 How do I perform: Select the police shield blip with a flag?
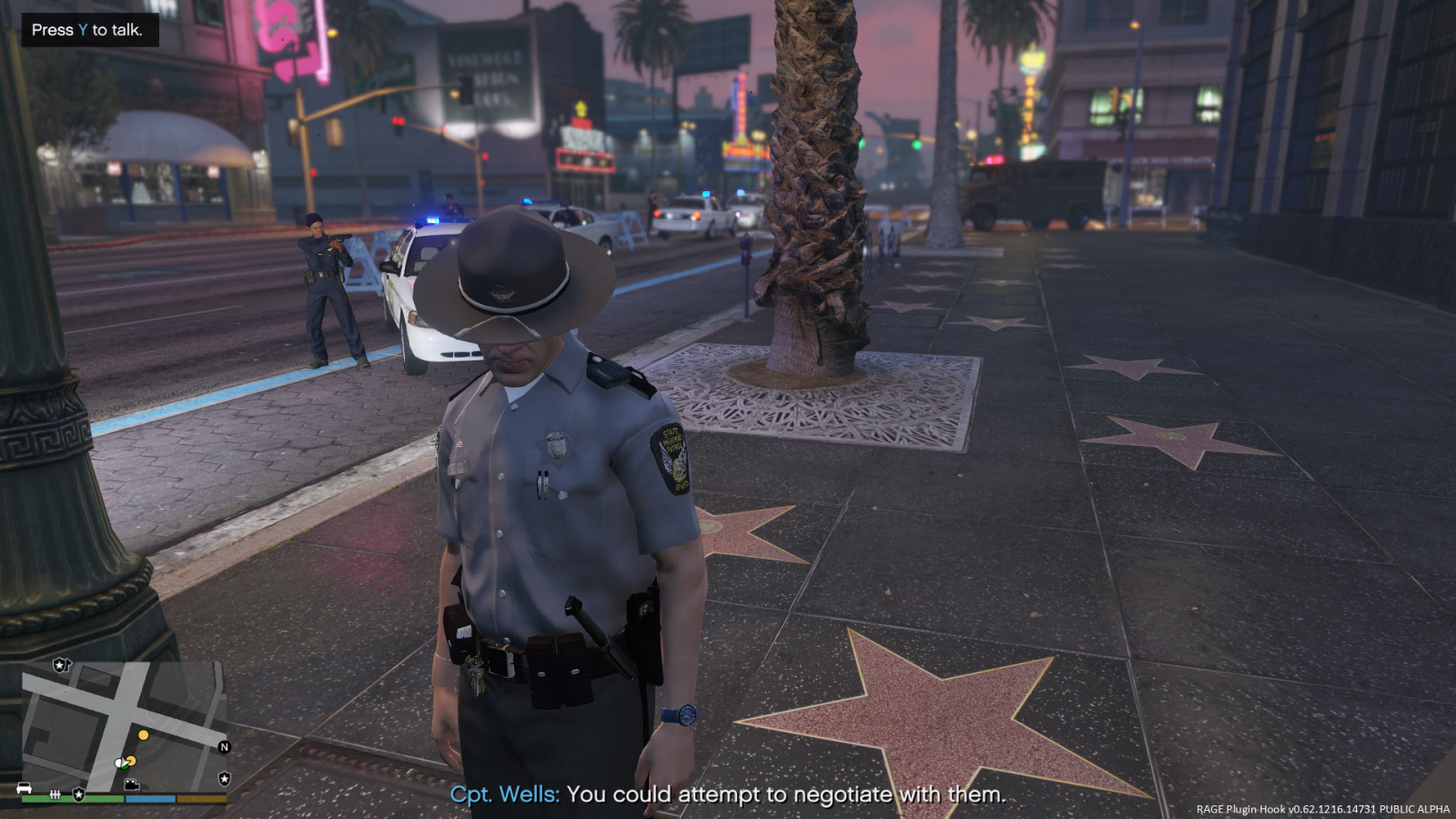[61, 665]
